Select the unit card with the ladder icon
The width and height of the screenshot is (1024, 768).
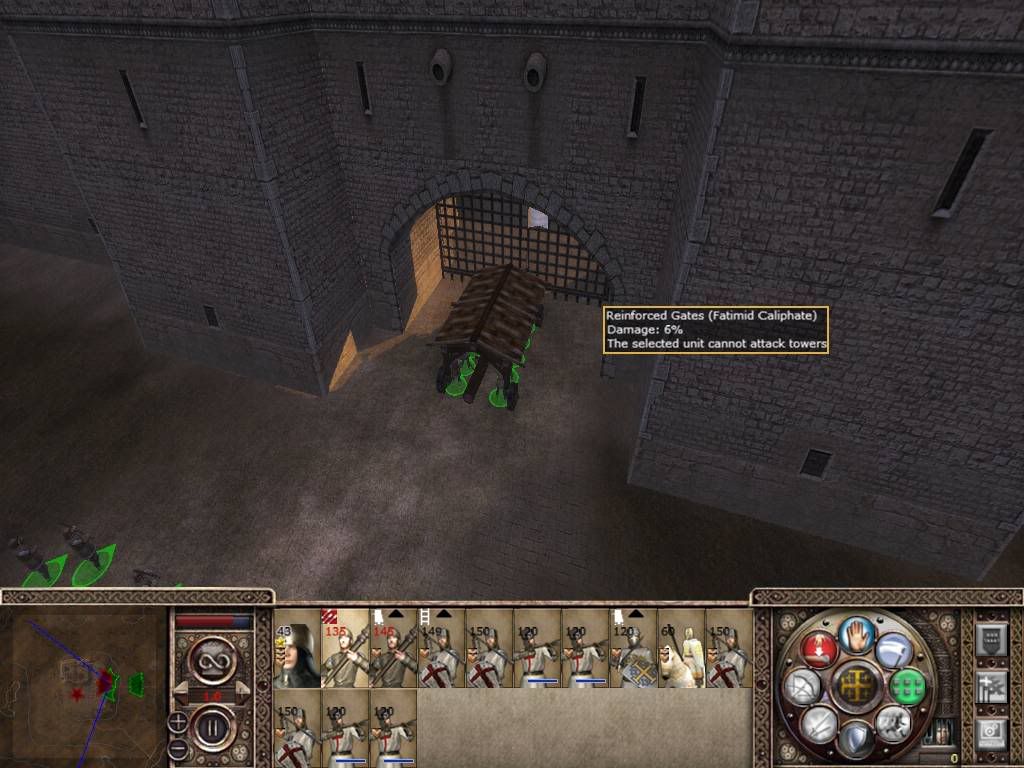pyautogui.click(x=440, y=648)
